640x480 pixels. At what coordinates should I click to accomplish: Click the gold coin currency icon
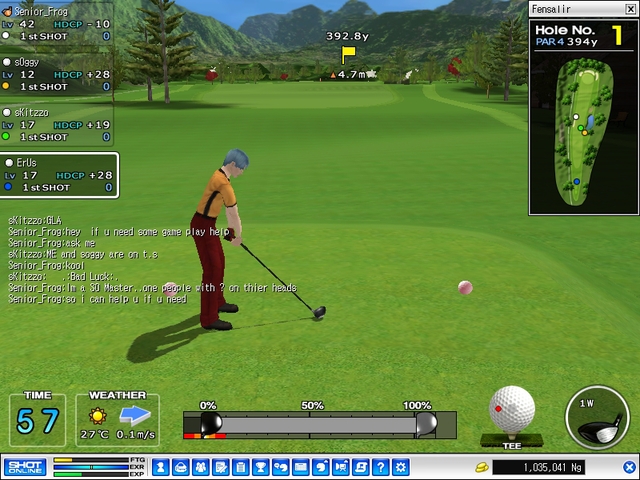tap(480, 467)
